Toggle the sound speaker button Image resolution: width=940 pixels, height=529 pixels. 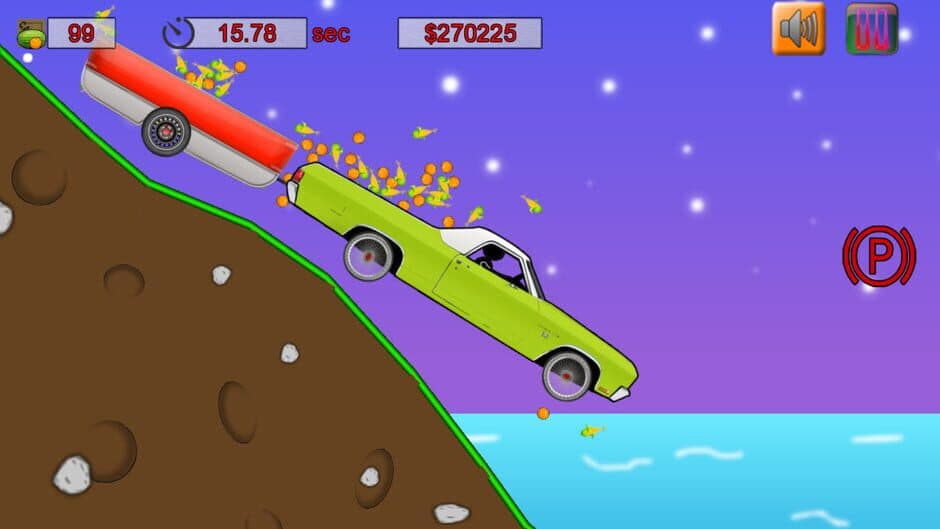pos(798,28)
